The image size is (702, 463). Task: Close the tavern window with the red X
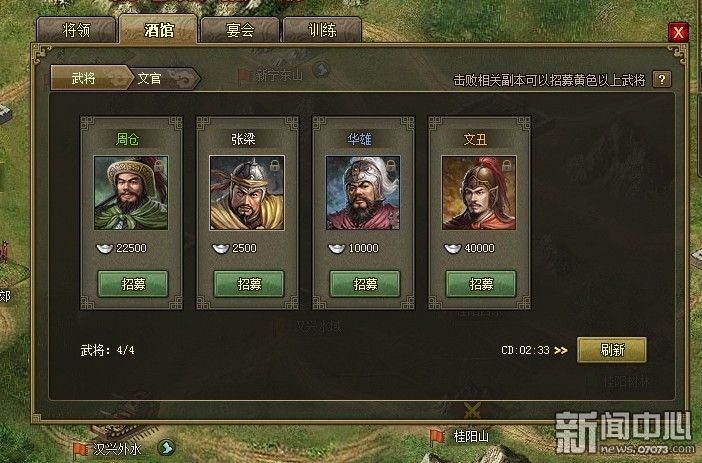[x=679, y=32]
